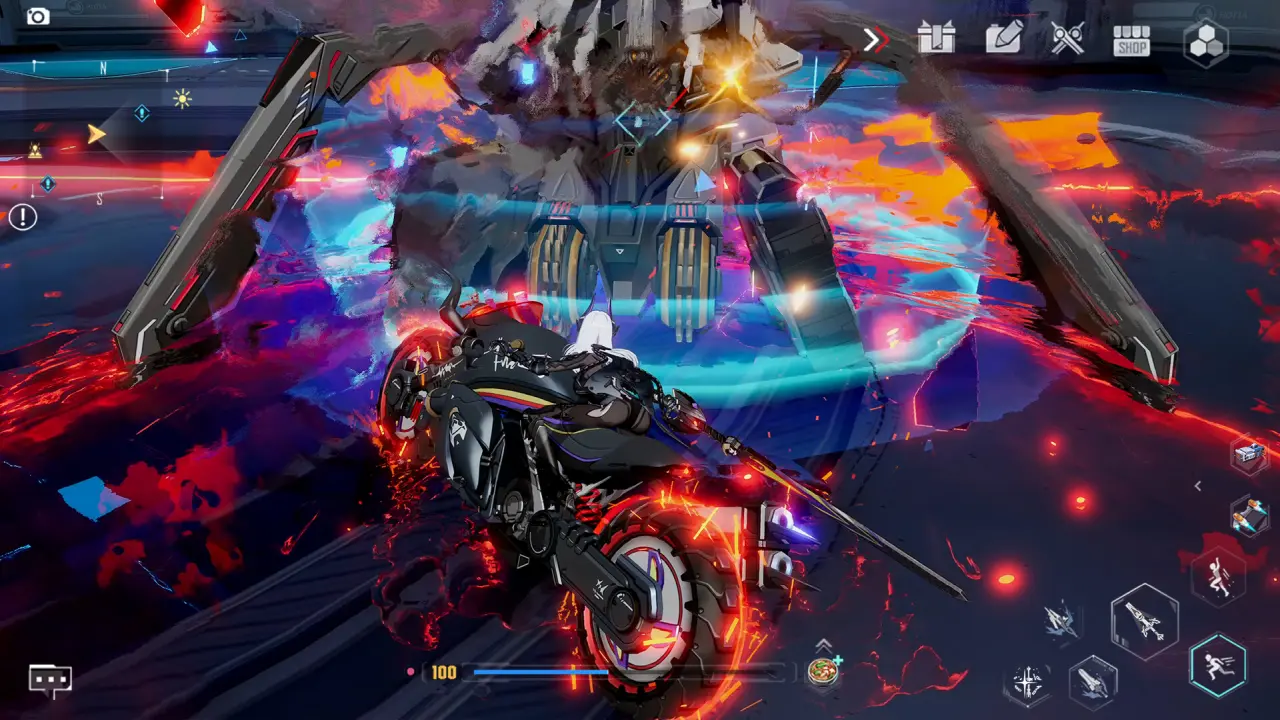This screenshot has width=1280, height=720.
Task: Select the hoverboard vehicle skill
Action: [1250, 515]
